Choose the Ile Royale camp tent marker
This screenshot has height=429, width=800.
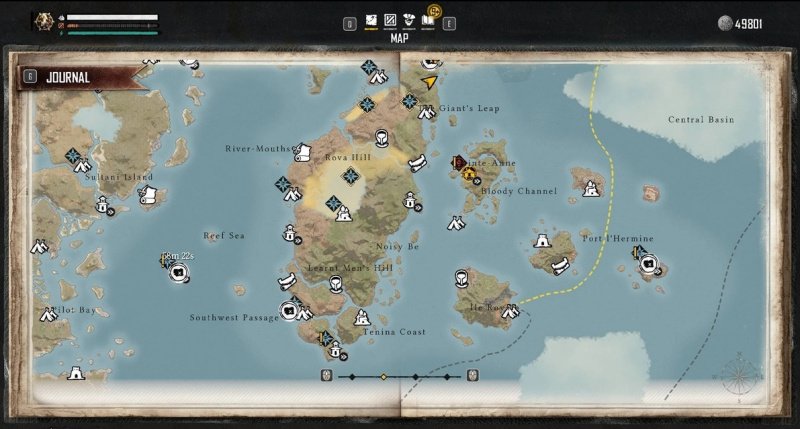tap(510, 312)
